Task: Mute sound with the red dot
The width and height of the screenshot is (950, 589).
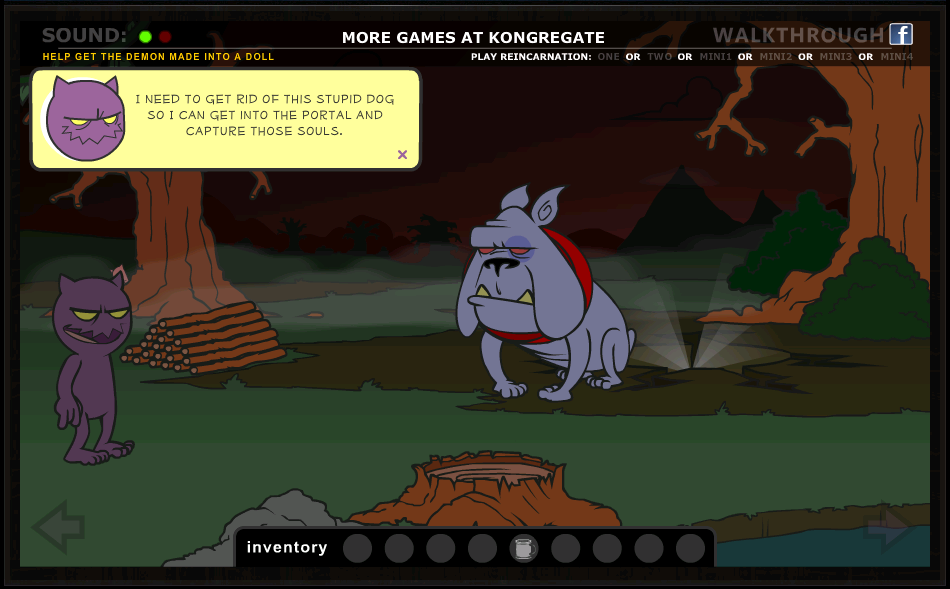Action: (x=165, y=37)
